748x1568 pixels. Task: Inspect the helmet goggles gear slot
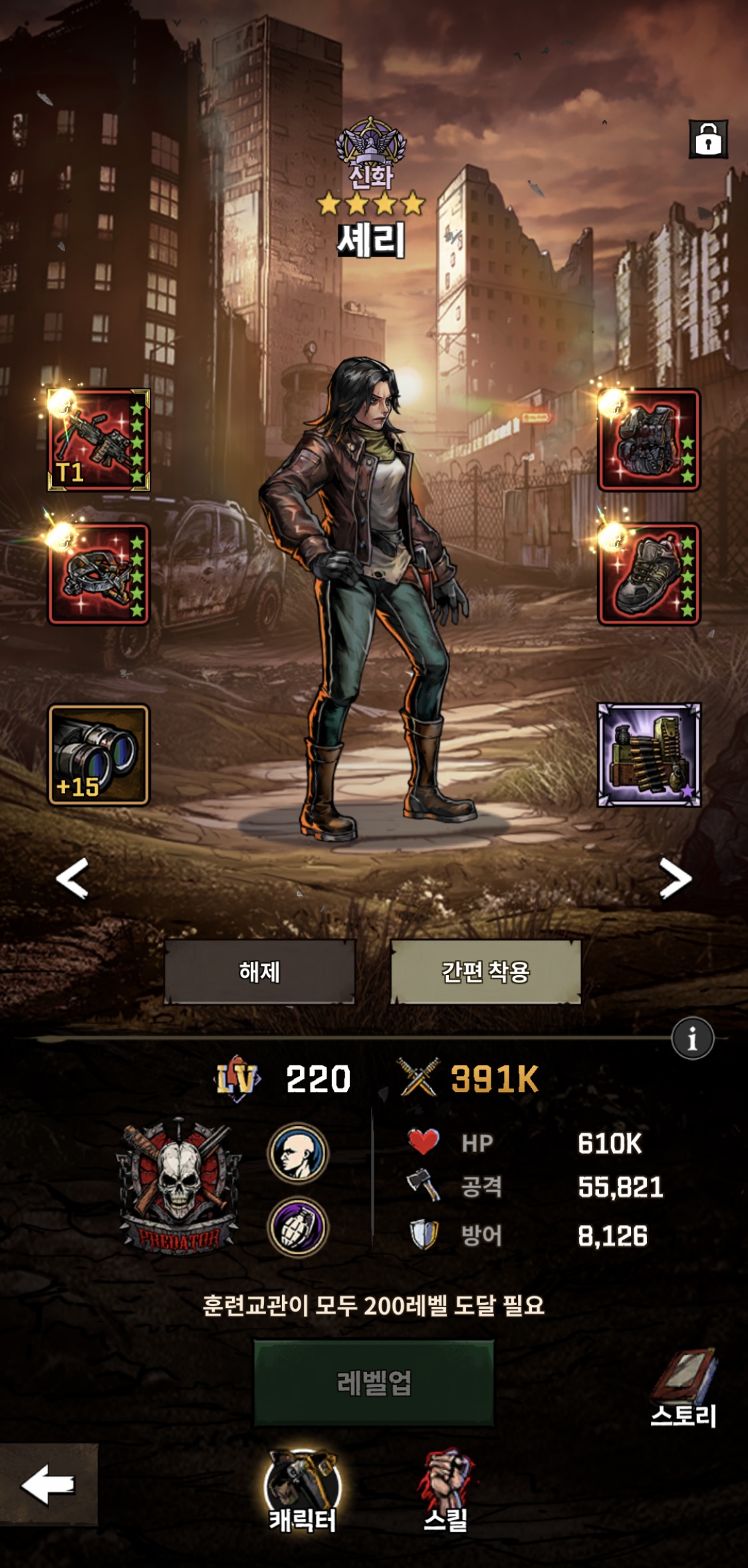(99, 574)
